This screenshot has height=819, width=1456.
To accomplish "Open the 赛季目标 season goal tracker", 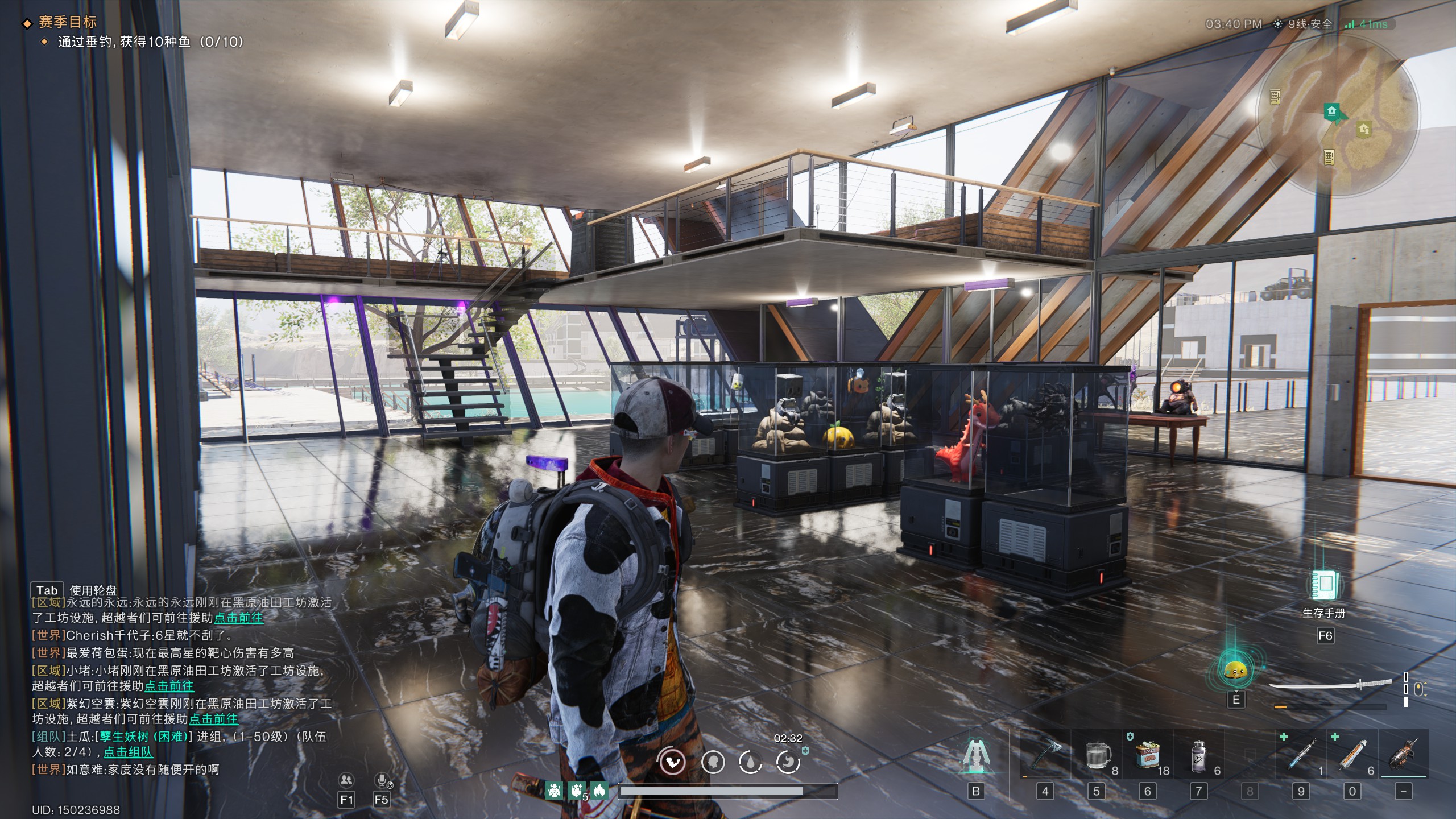I will click(67, 22).
